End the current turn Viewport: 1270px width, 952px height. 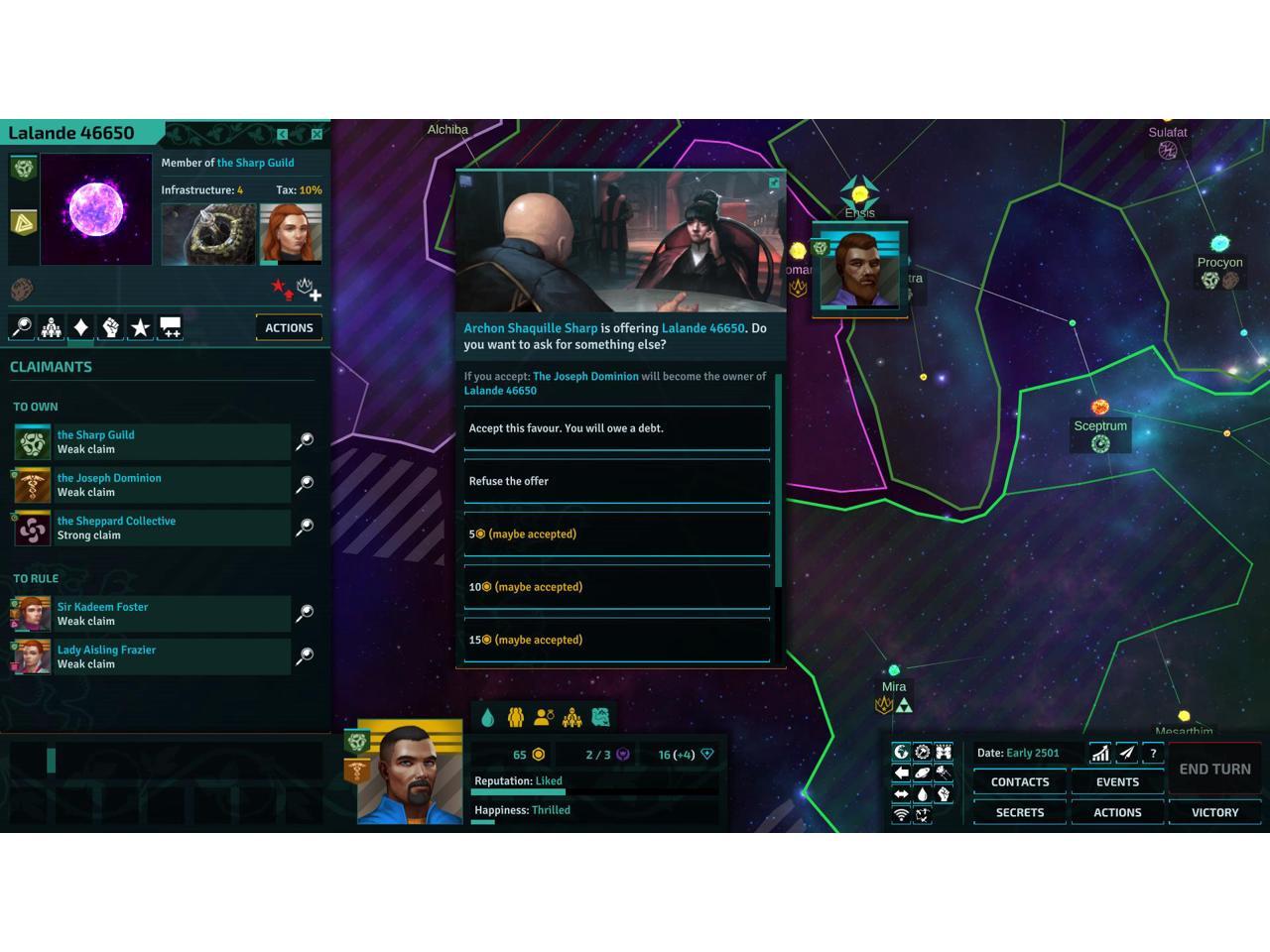coord(1214,769)
